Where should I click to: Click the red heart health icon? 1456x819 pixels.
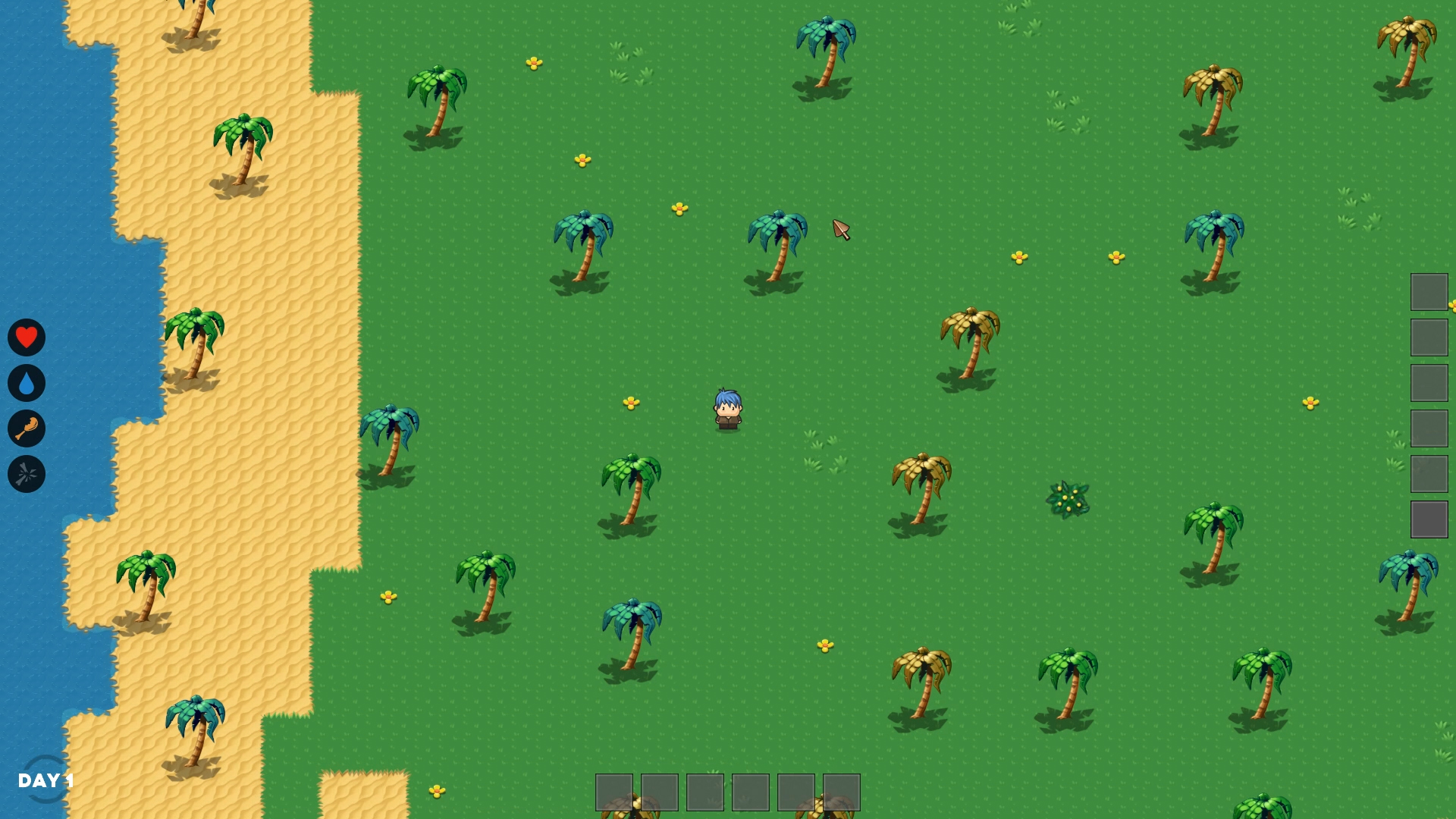[x=26, y=337]
